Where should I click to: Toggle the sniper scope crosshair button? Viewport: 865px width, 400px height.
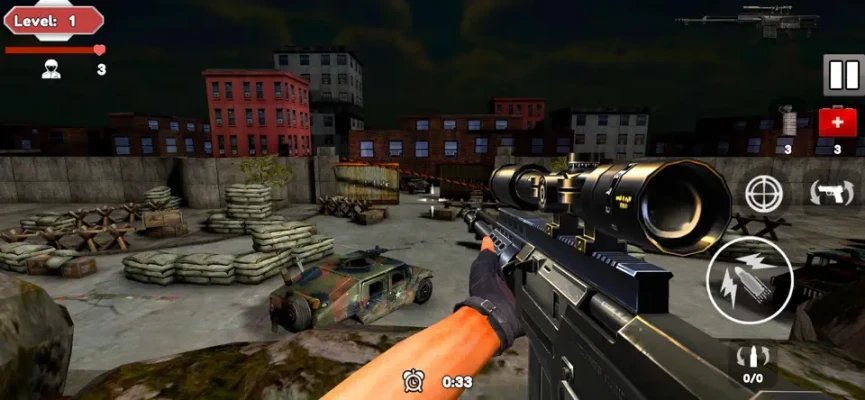click(765, 192)
